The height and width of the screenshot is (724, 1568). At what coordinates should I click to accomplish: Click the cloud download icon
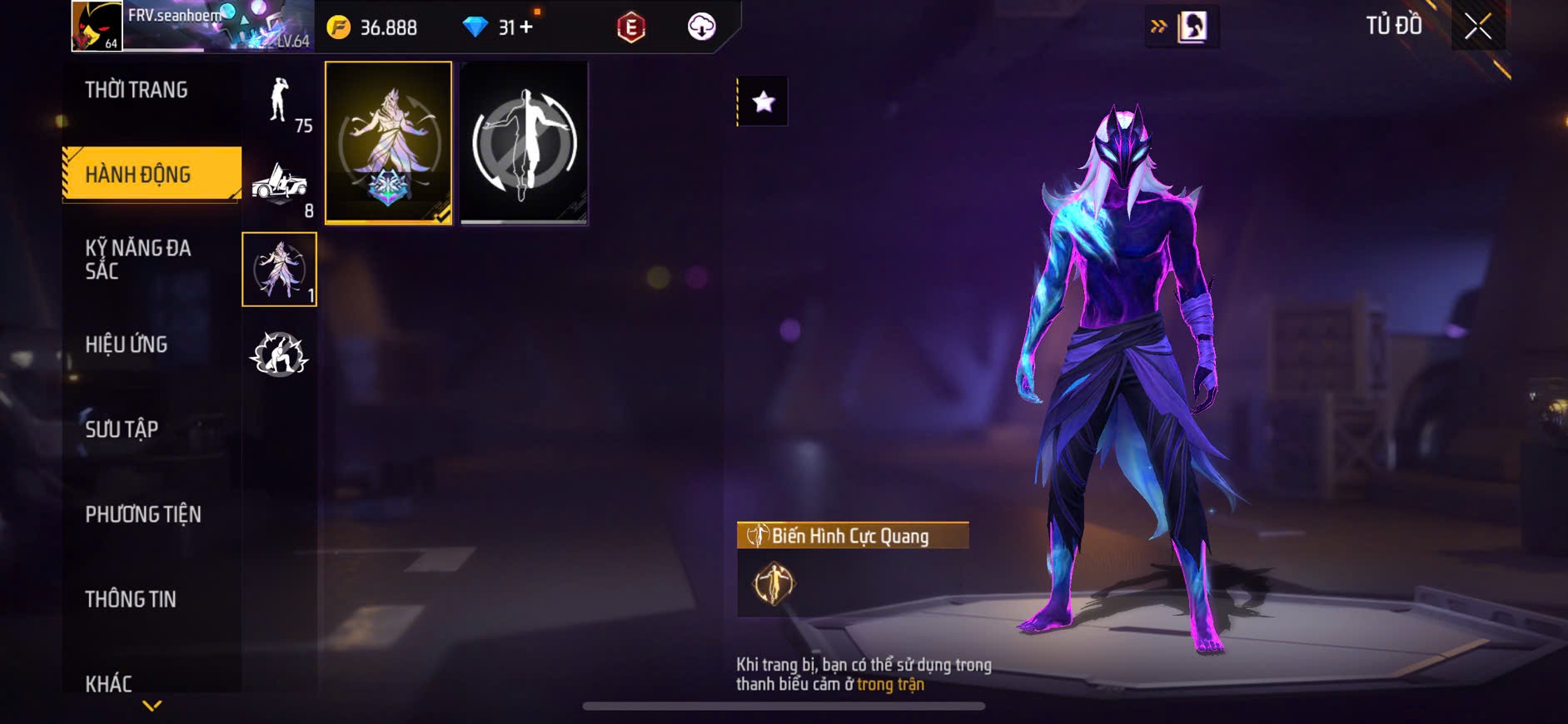(x=701, y=27)
